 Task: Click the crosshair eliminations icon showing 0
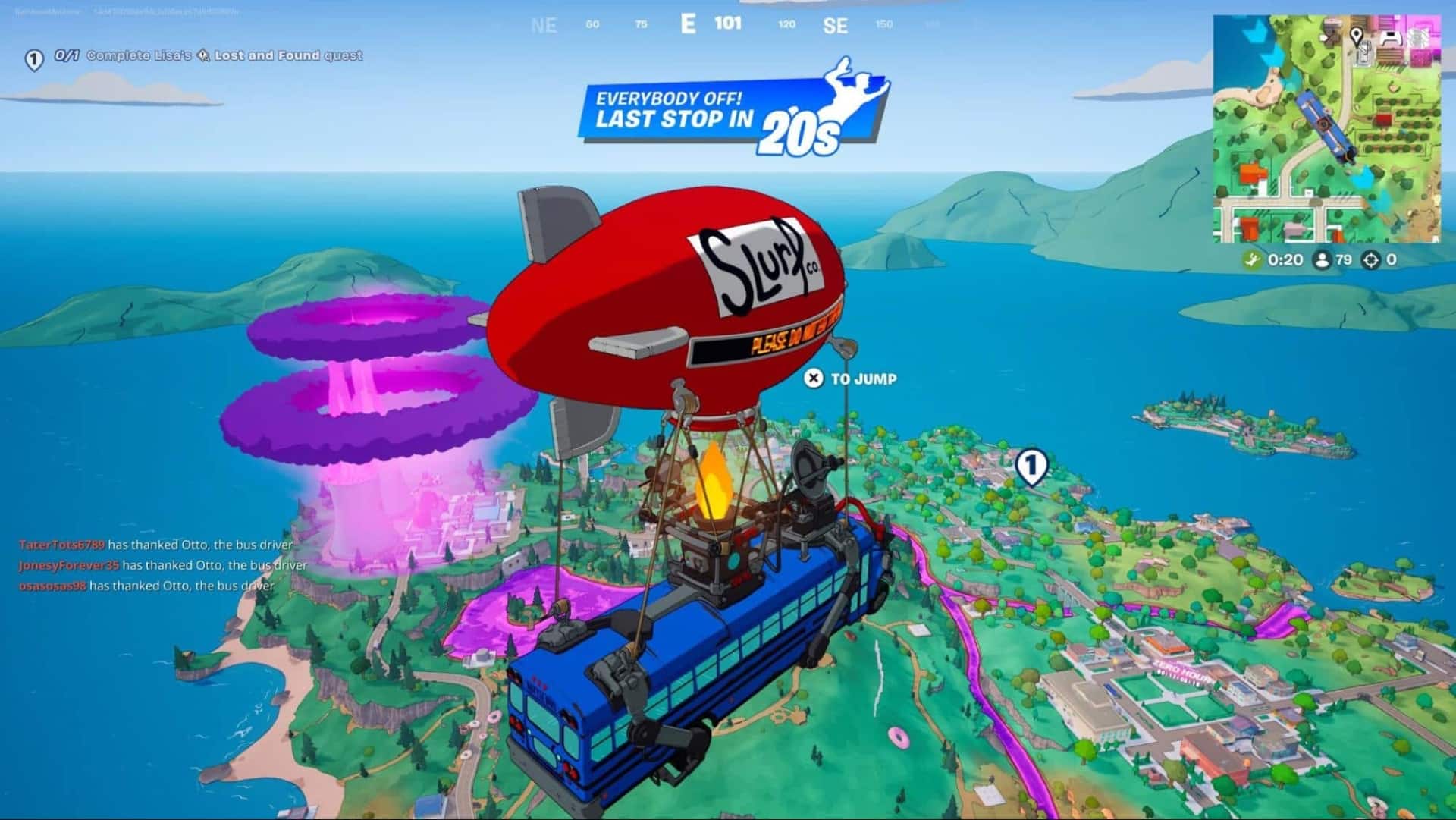[x=1370, y=260]
